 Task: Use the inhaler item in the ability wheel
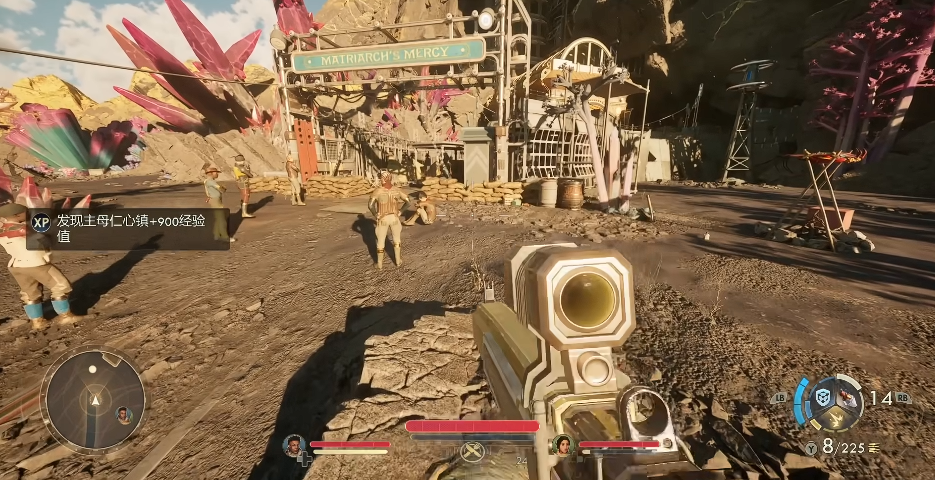pyautogui.click(x=851, y=398)
